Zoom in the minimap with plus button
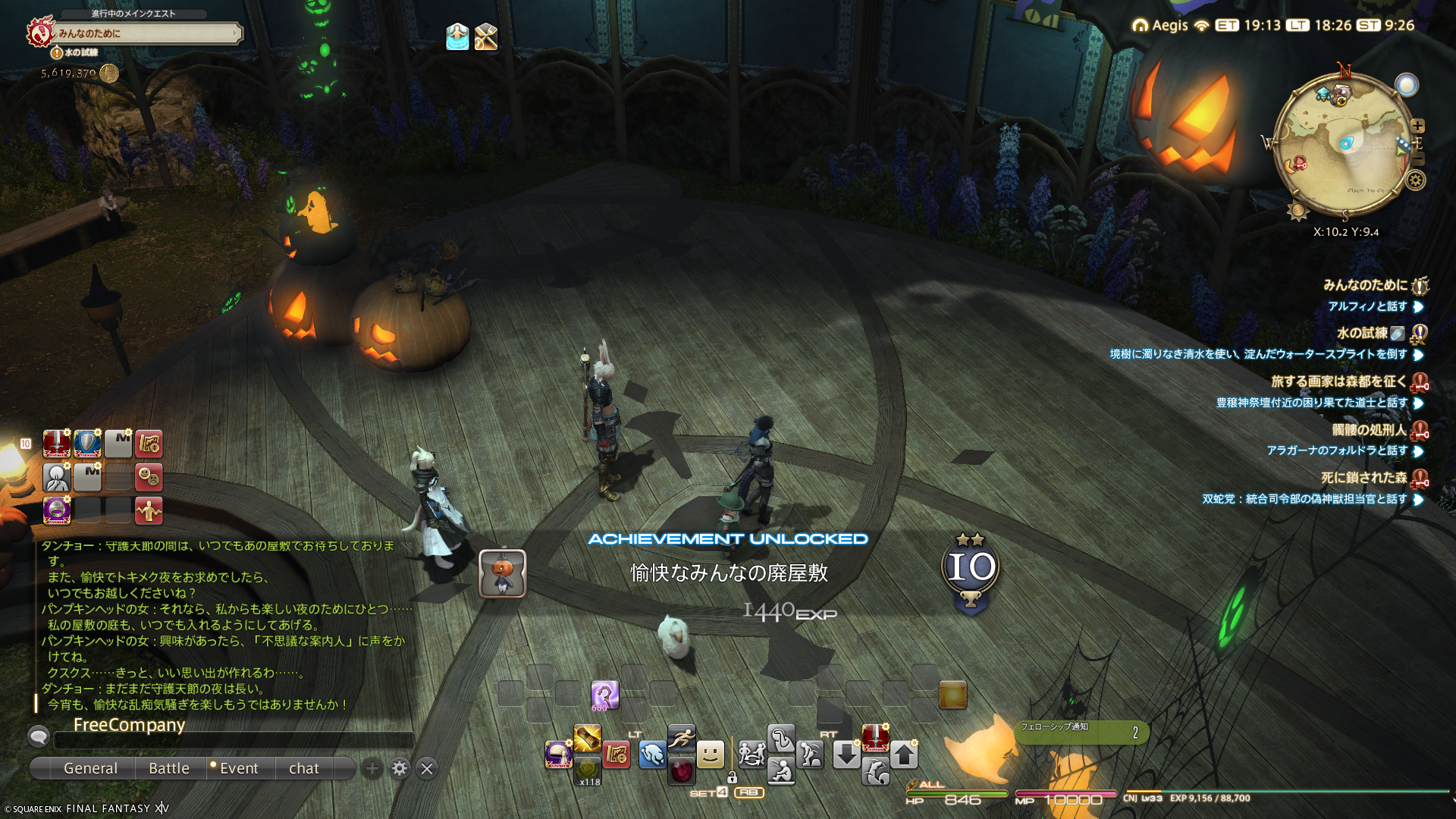This screenshot has height=819, width=1456. point(1417,126)
